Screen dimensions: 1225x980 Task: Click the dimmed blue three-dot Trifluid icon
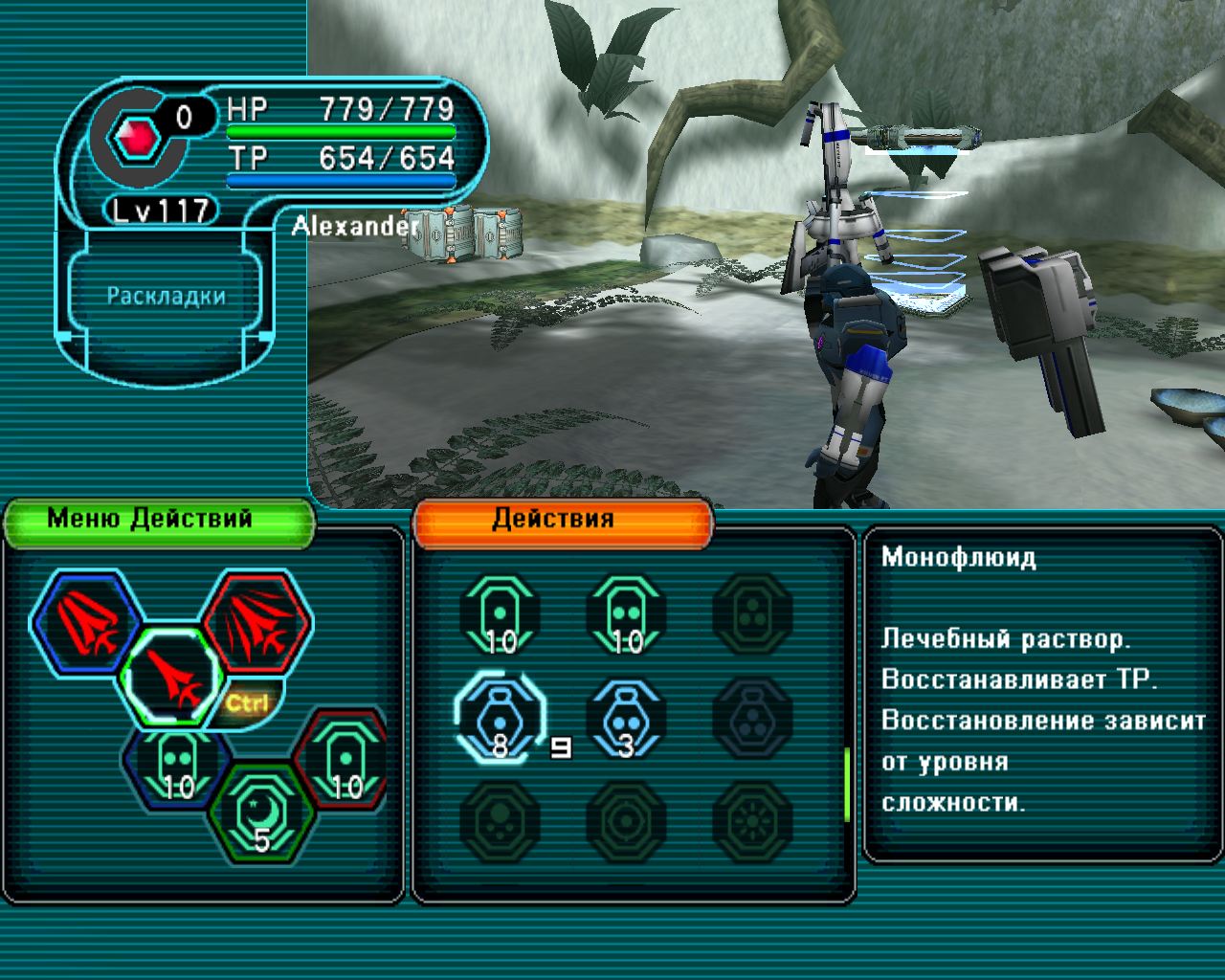click(x=753, y=719)
